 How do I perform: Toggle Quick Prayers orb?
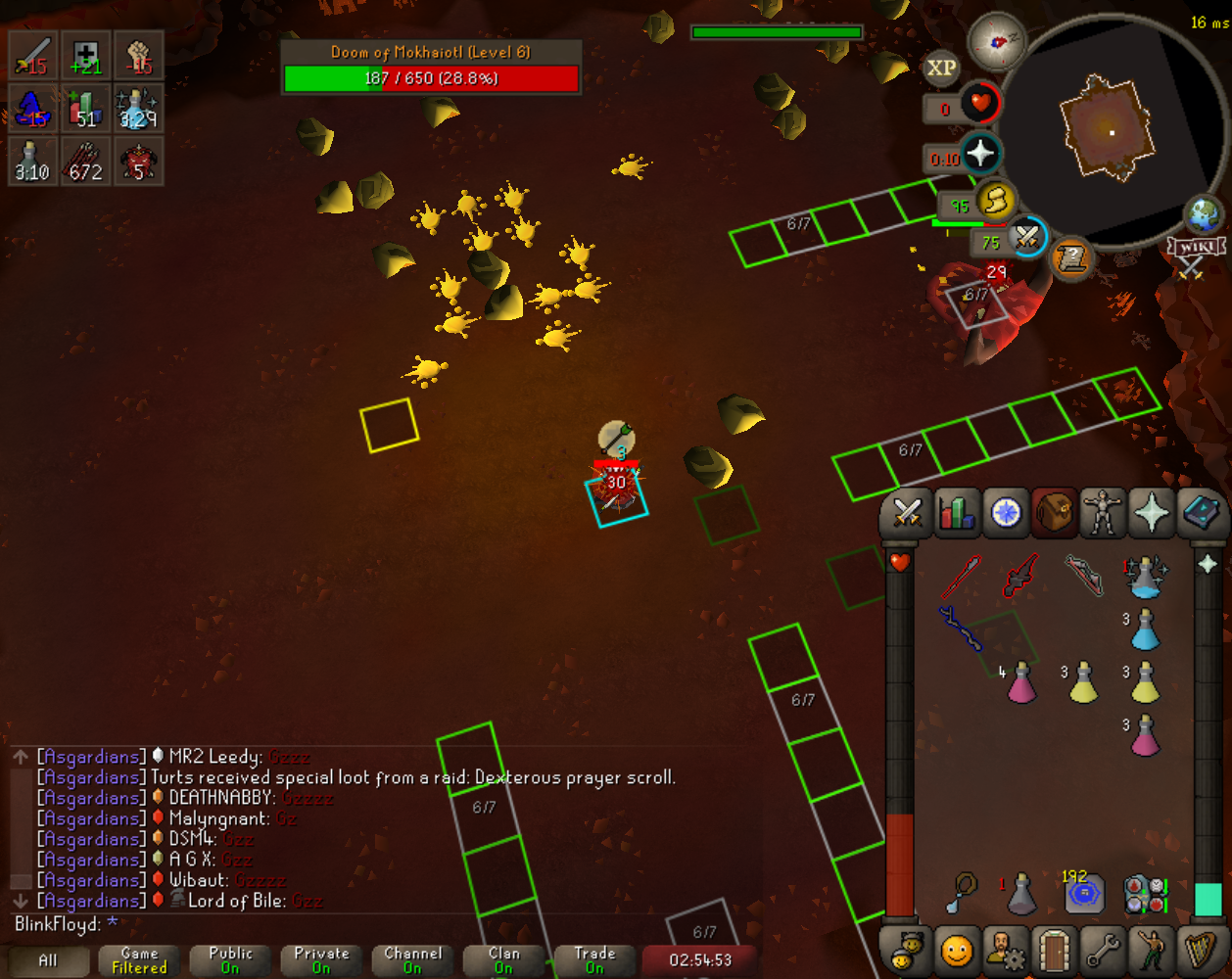980,155
